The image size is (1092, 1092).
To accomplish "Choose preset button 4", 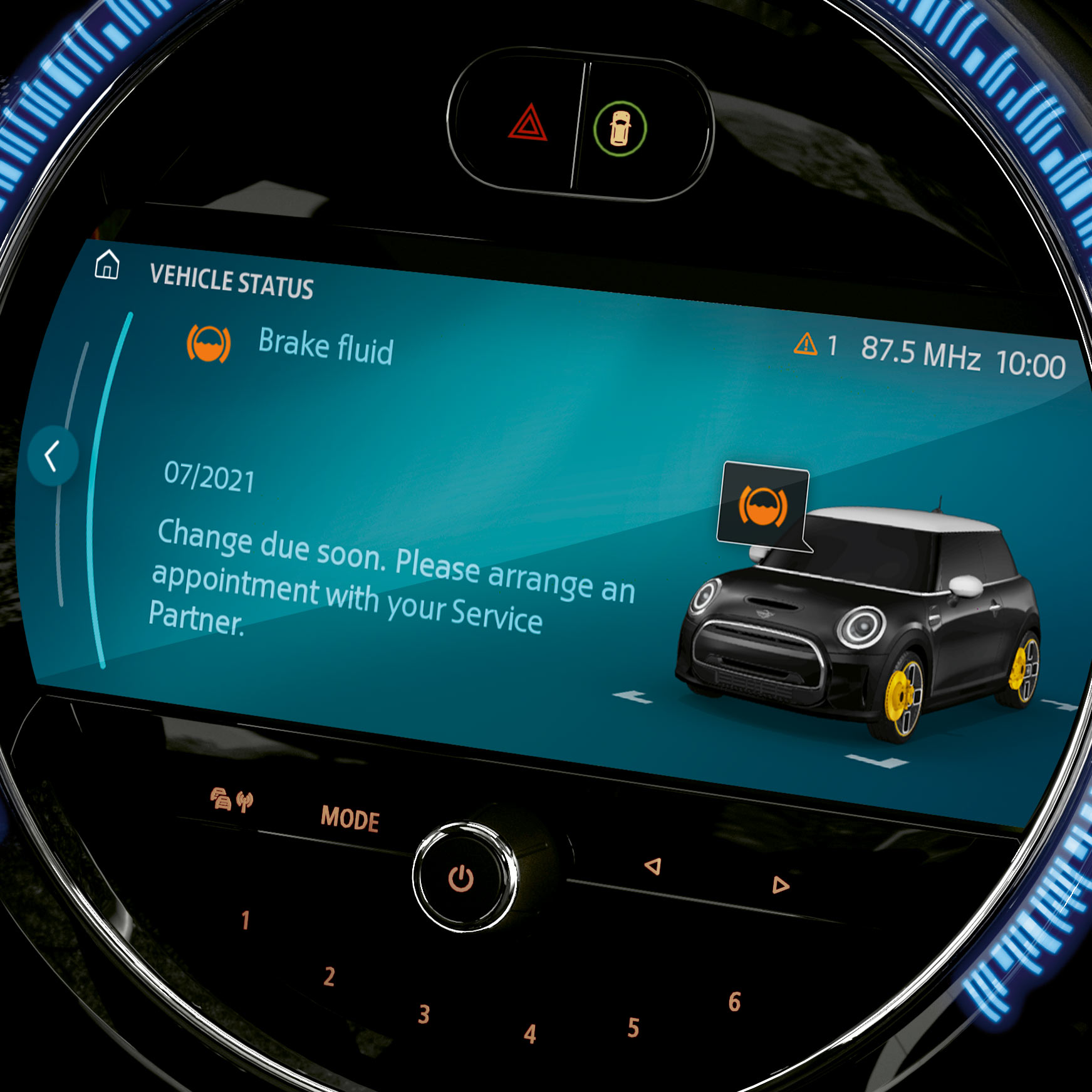I will [x=530, y=1034].
